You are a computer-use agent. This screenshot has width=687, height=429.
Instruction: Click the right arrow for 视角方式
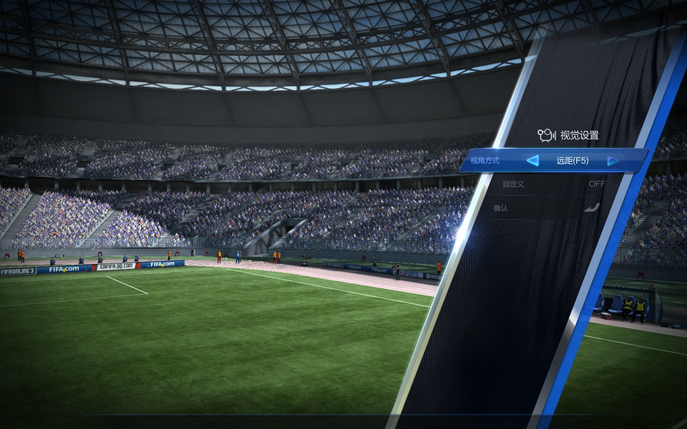613,160
